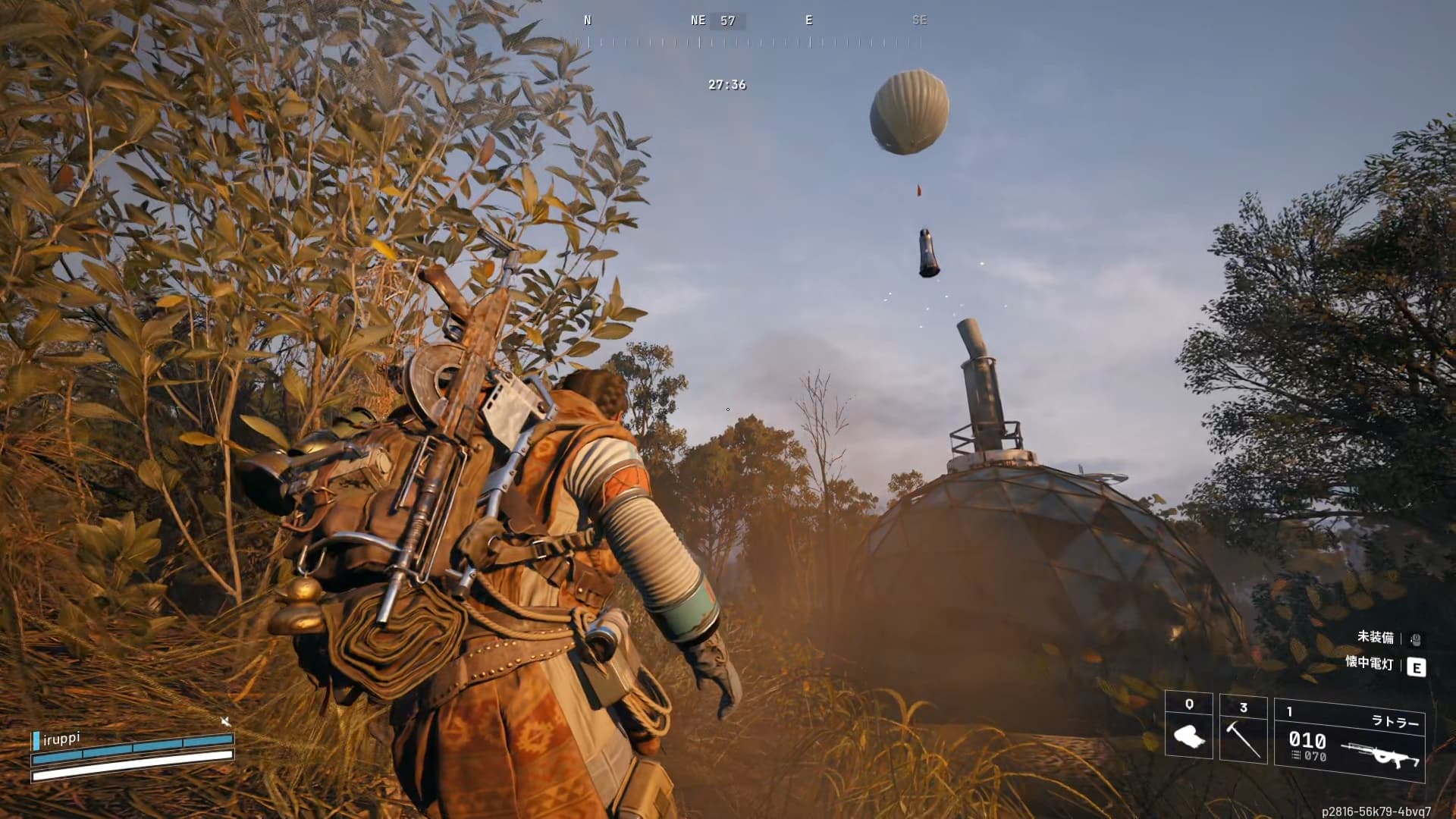The width and height of the screenshot is (1456, 819).
Task: Select the ラトラー rifle weapon slot
Action: (1350, 740)
